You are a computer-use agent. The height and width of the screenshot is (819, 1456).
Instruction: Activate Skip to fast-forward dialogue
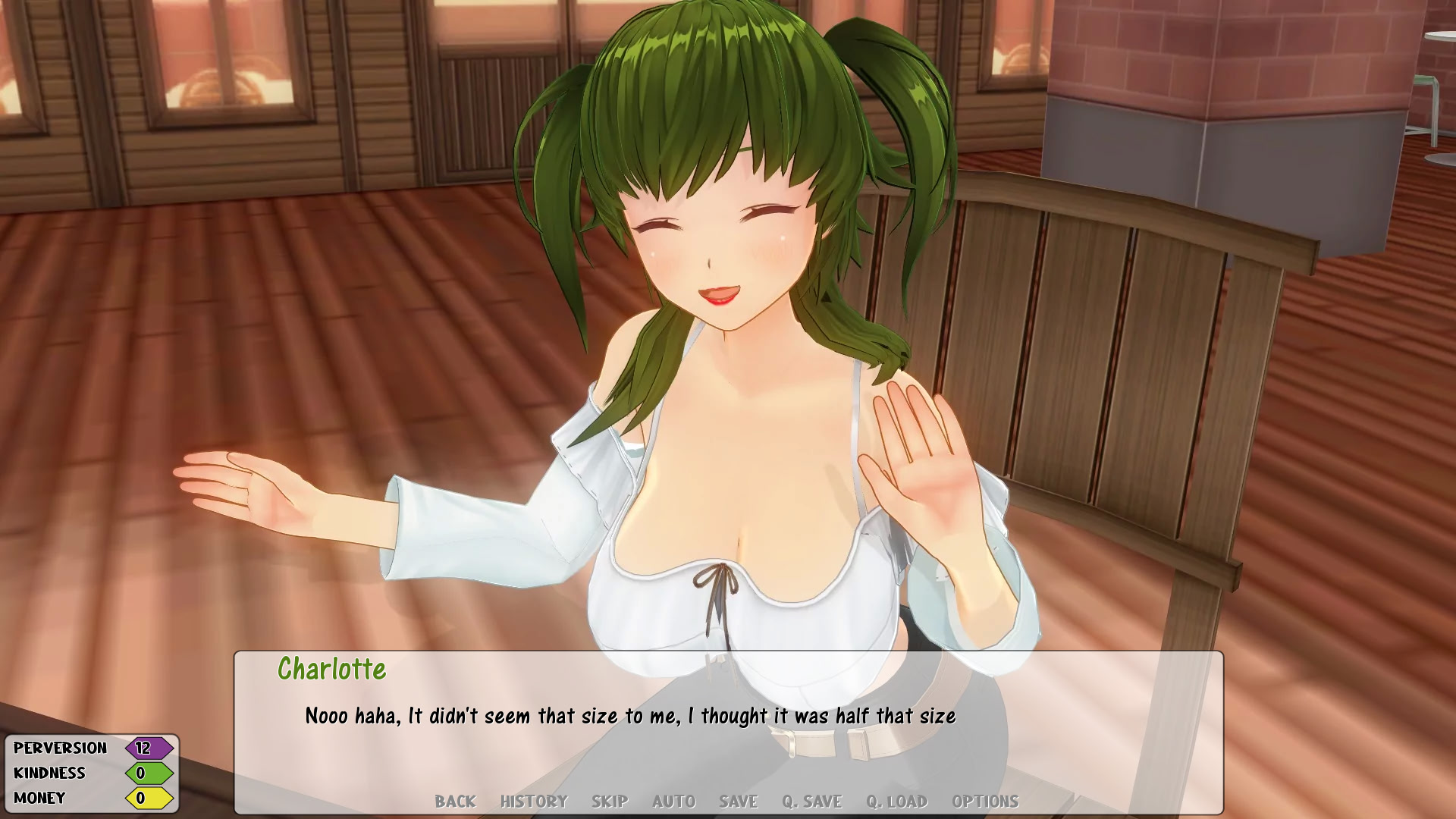tap(610, 802)
